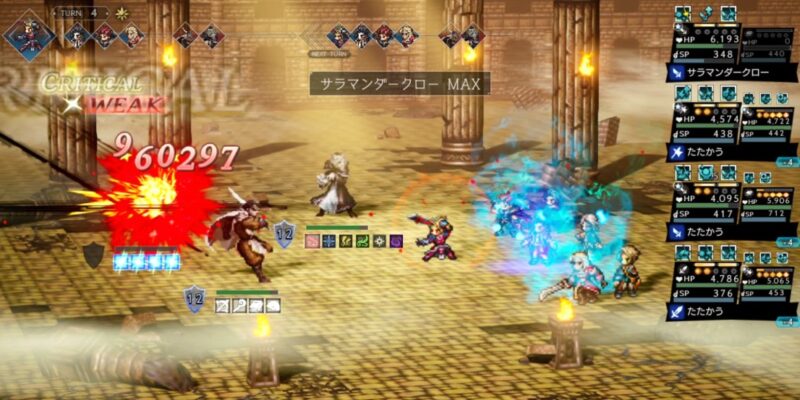Tap the large current-turn portrait in turn order

point(28,33)
